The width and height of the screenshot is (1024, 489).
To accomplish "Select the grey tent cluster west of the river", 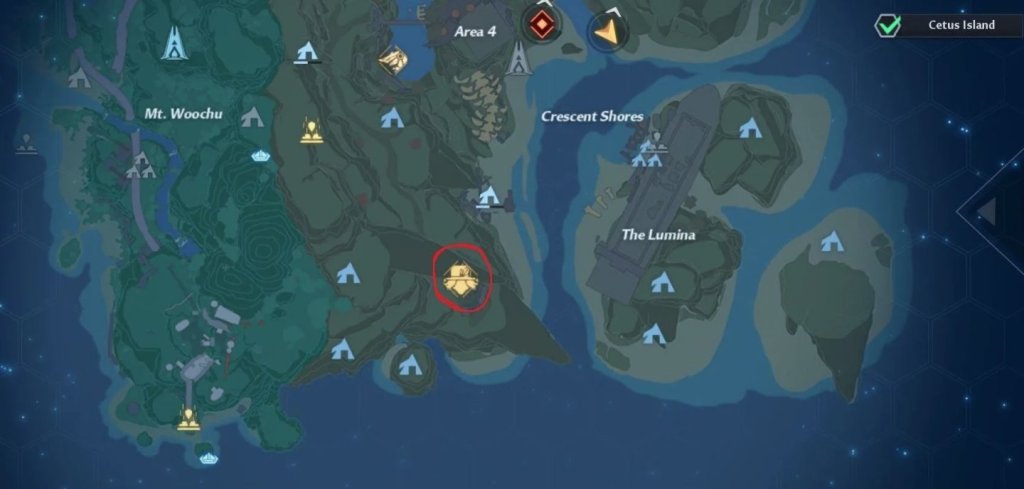I will coord(140,166).
